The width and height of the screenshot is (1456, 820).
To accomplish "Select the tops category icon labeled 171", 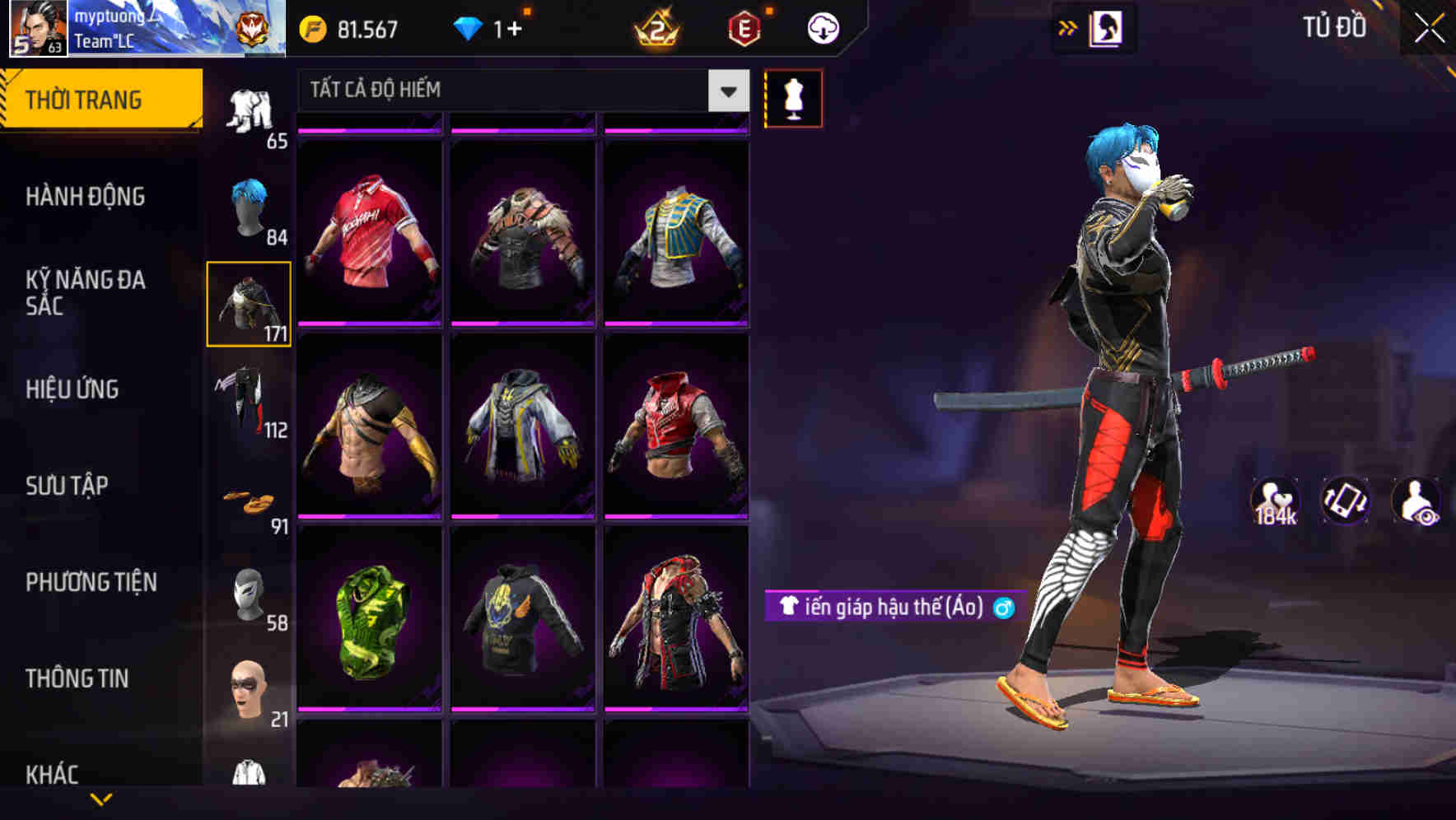I will 250,305.
